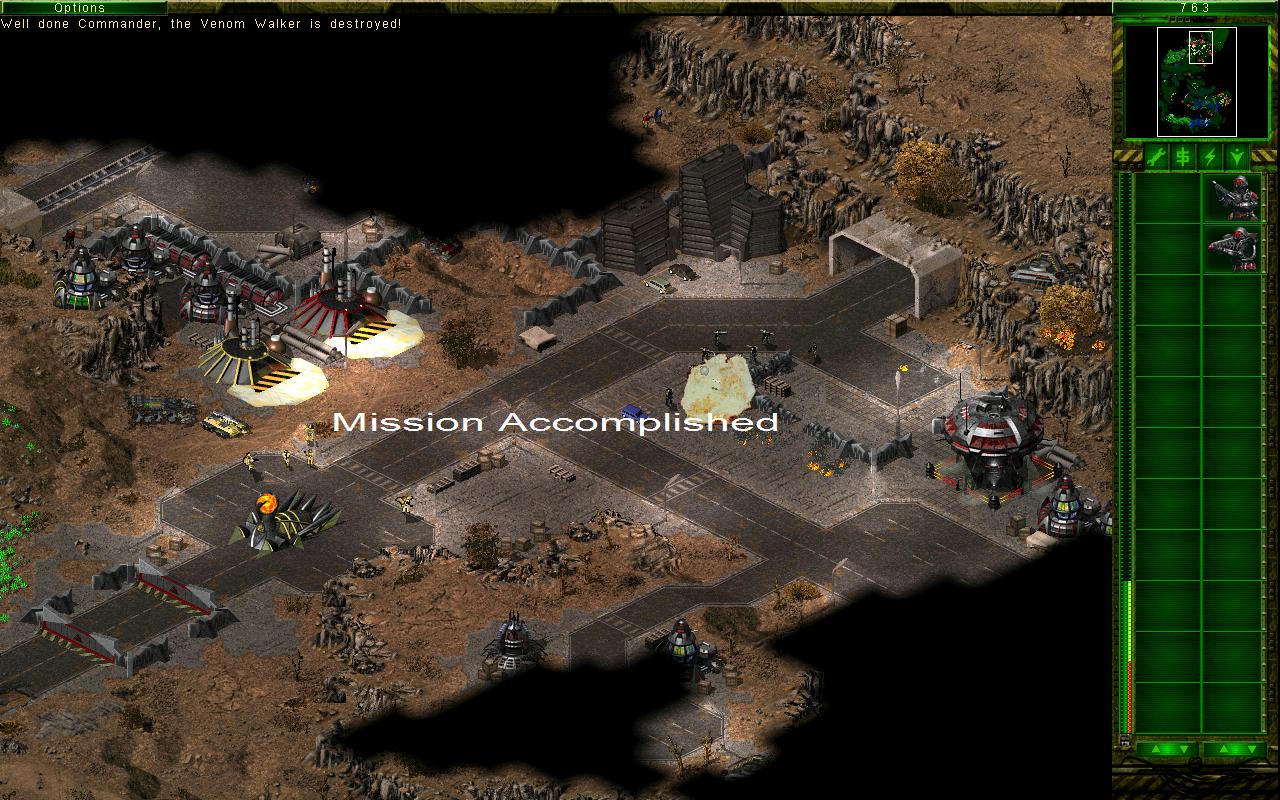
Task: Select the standing cyborg rifleman build icon
Action: pyautogui.click(x=1234, y=198)
